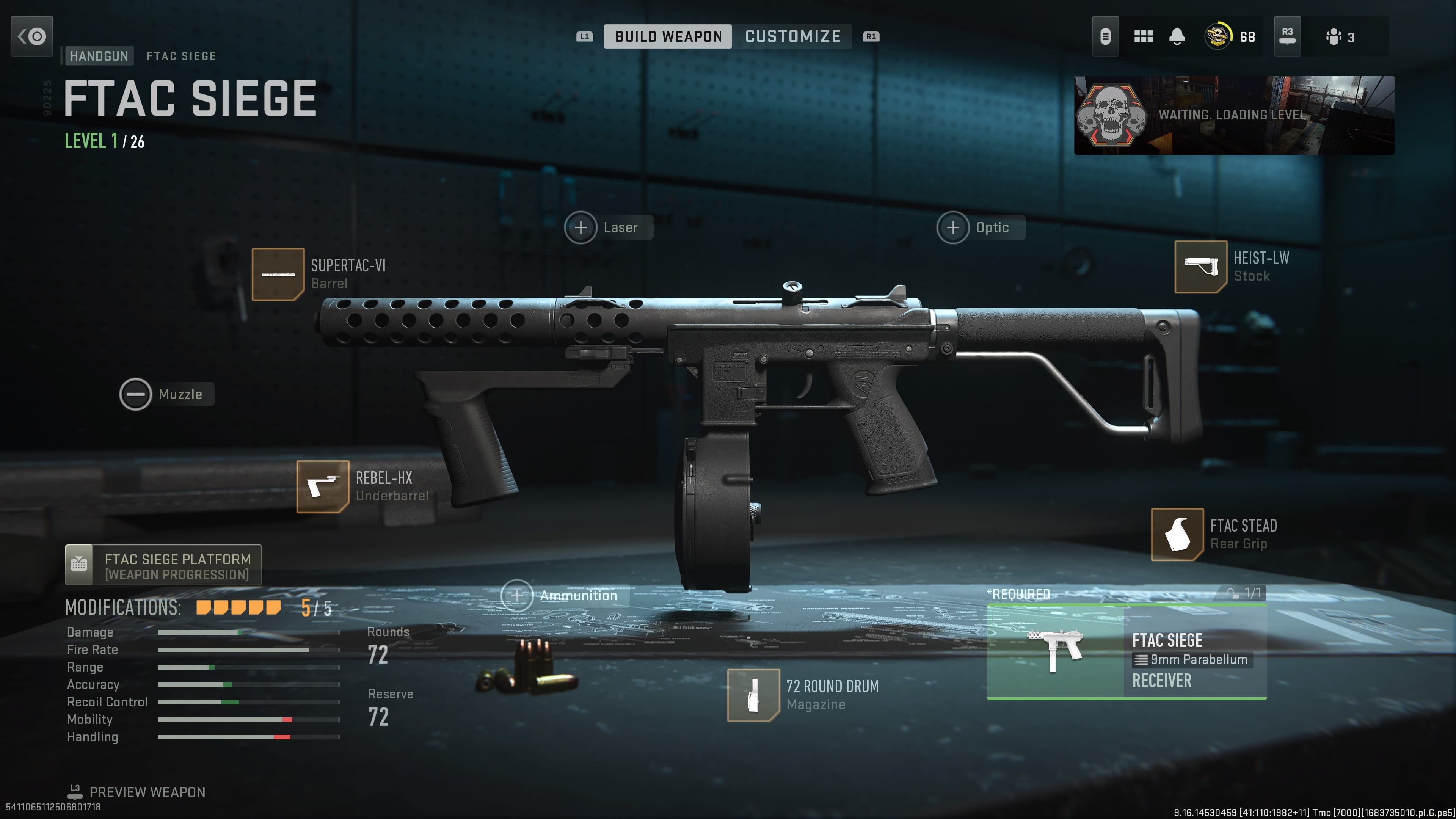Open the party members icon

click(1334, 37)
